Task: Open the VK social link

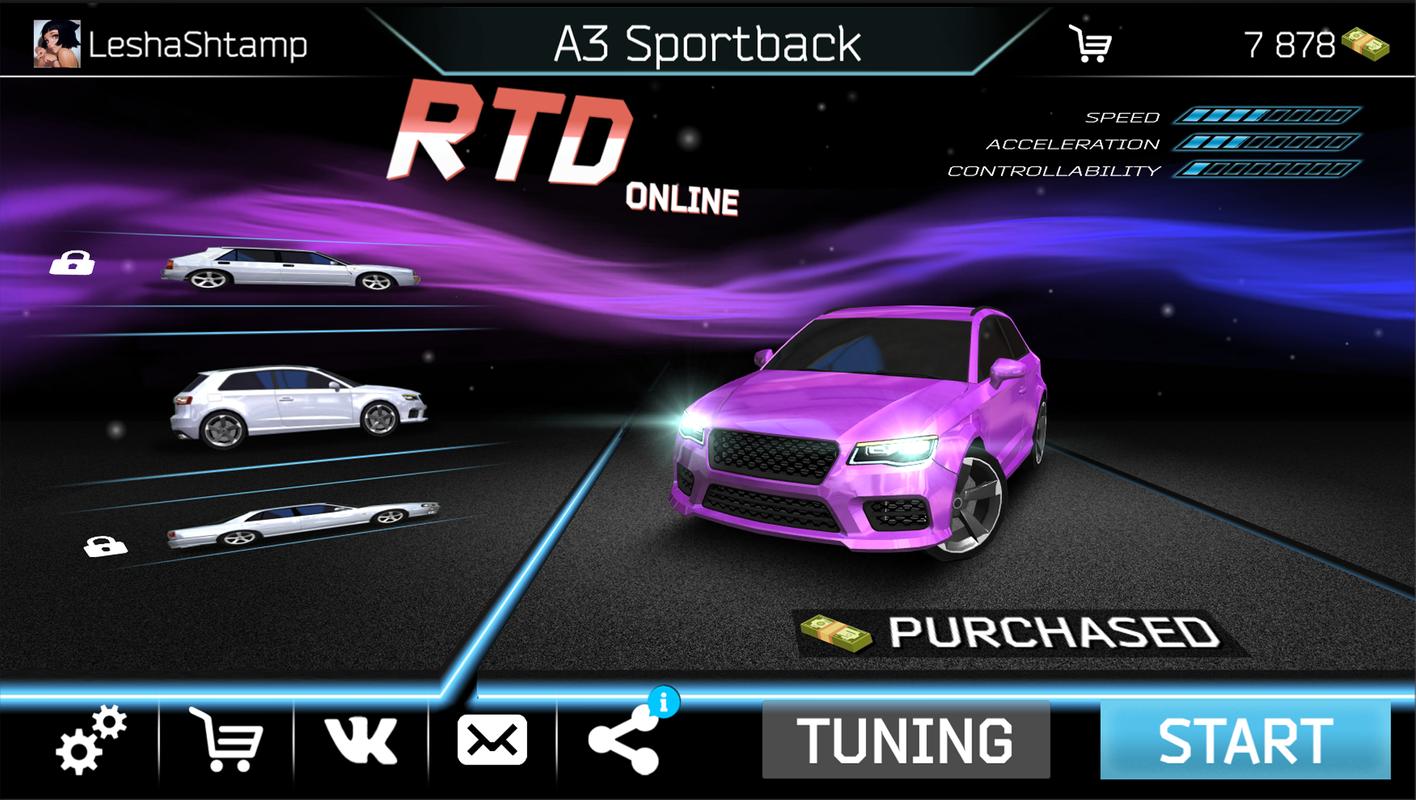Action: click(x=361, y=741)
